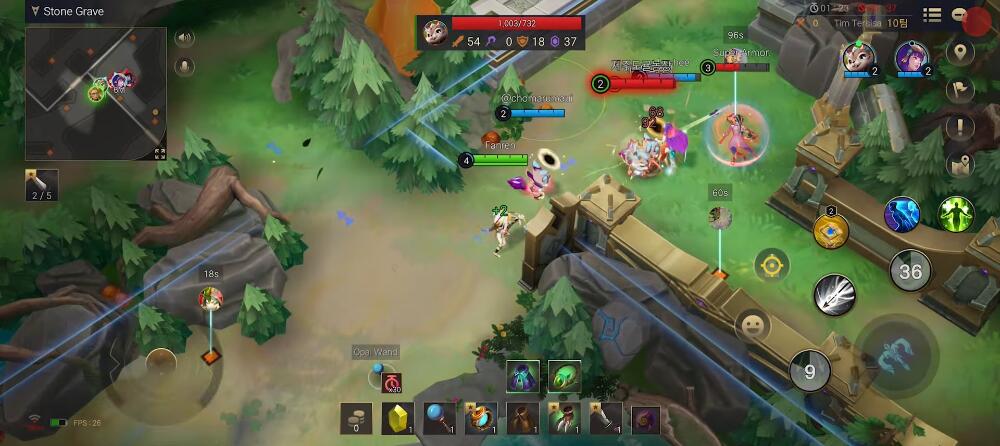
Task: Expand the minimap with the corner arrows
Action: (158, 153)
